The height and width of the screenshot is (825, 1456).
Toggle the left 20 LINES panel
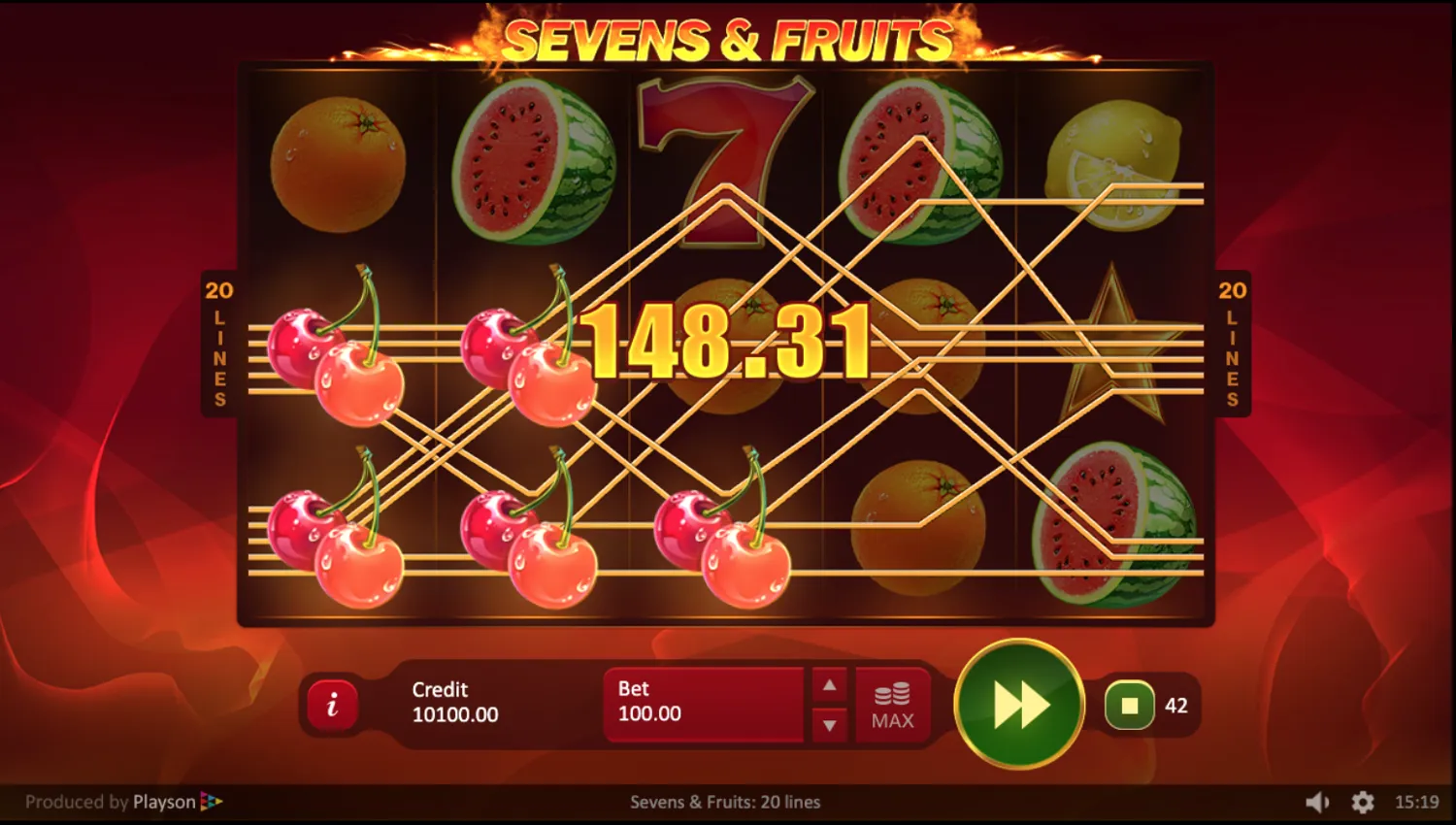tap(219, 345)
